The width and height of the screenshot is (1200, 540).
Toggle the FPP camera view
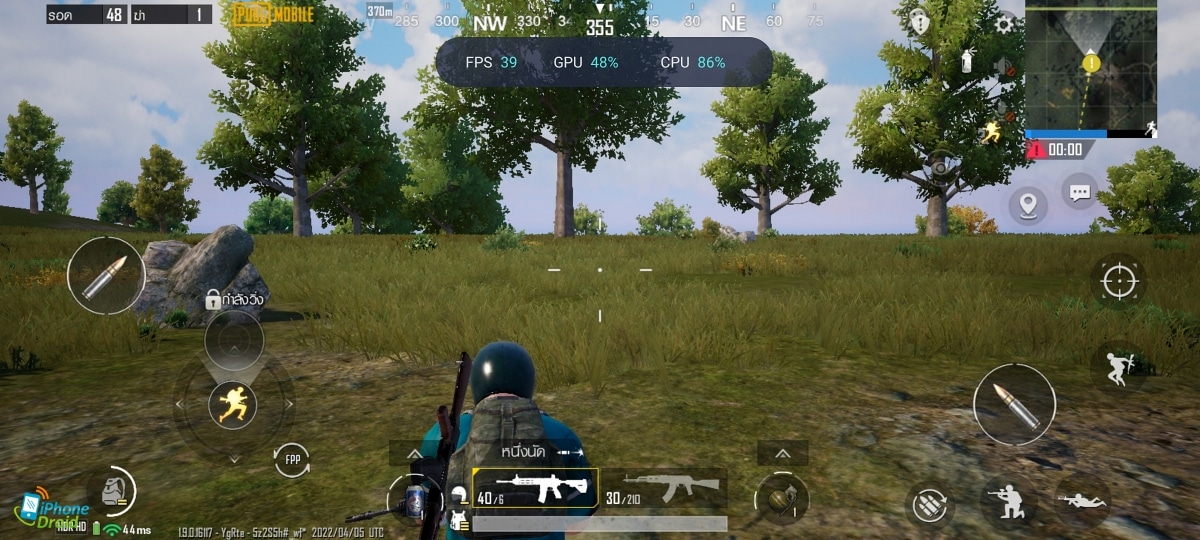coord(292,460)
